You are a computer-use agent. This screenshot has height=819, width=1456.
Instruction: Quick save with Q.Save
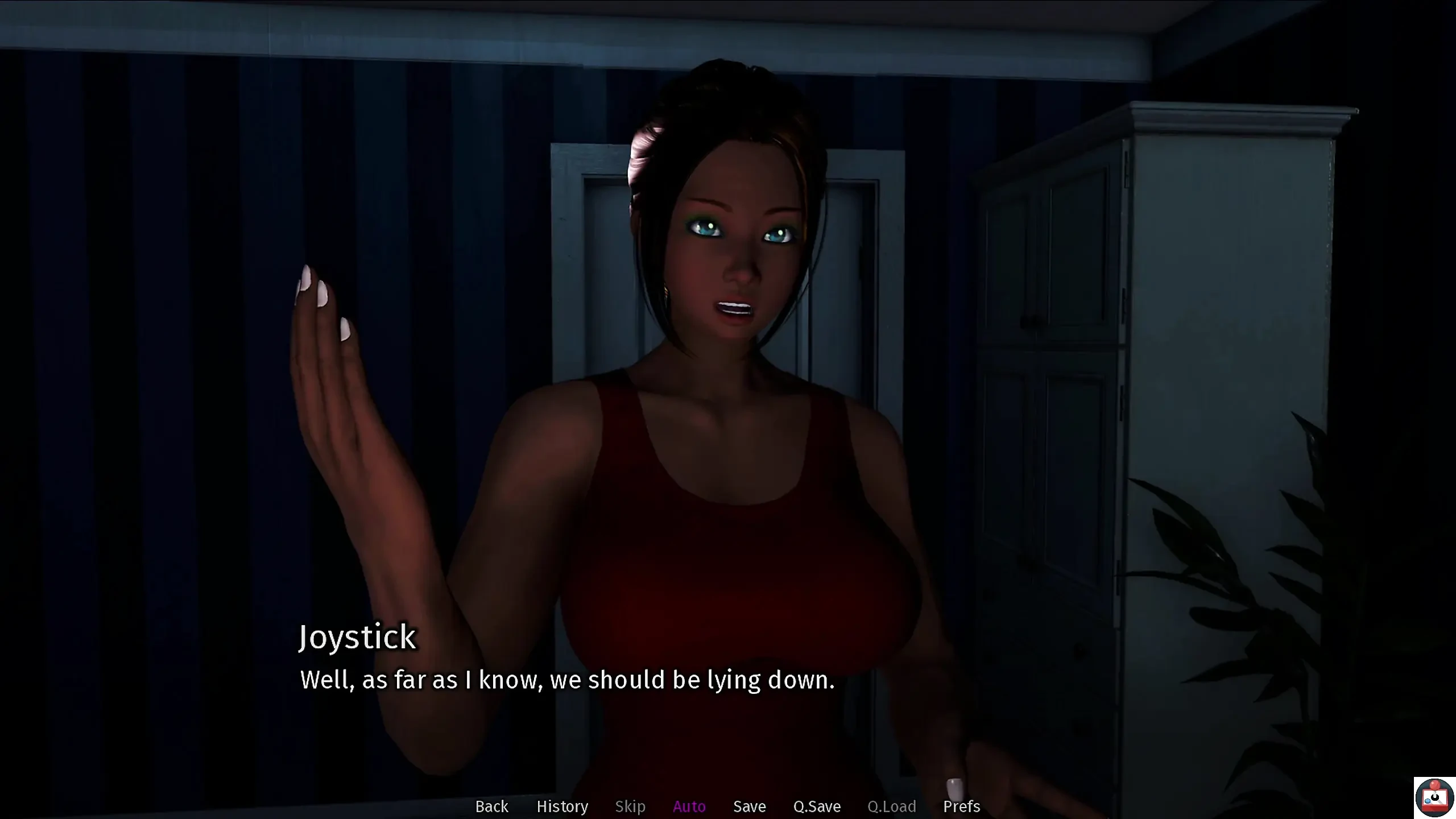point(817,806)
